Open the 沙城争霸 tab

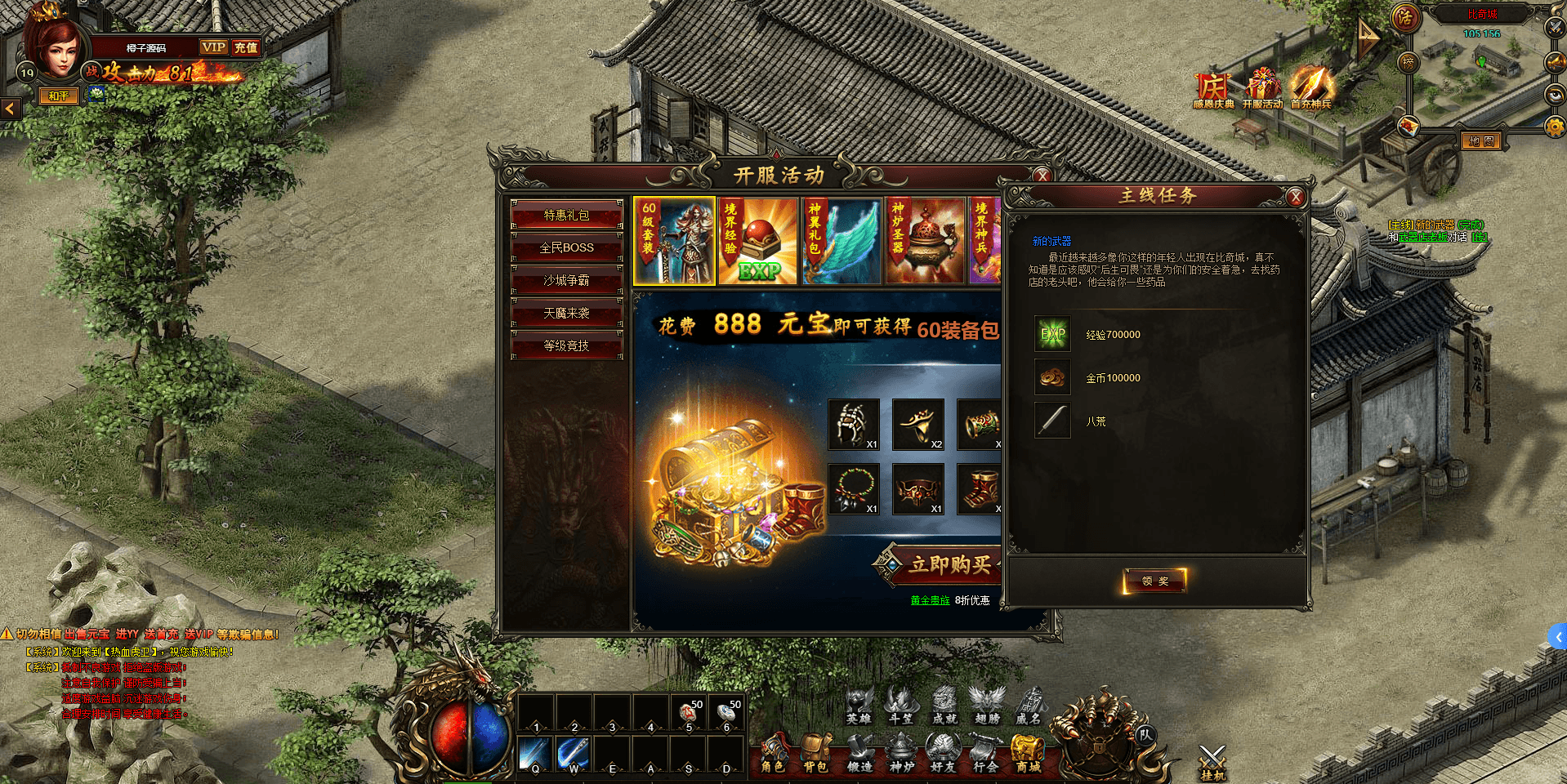coord(566,280)
